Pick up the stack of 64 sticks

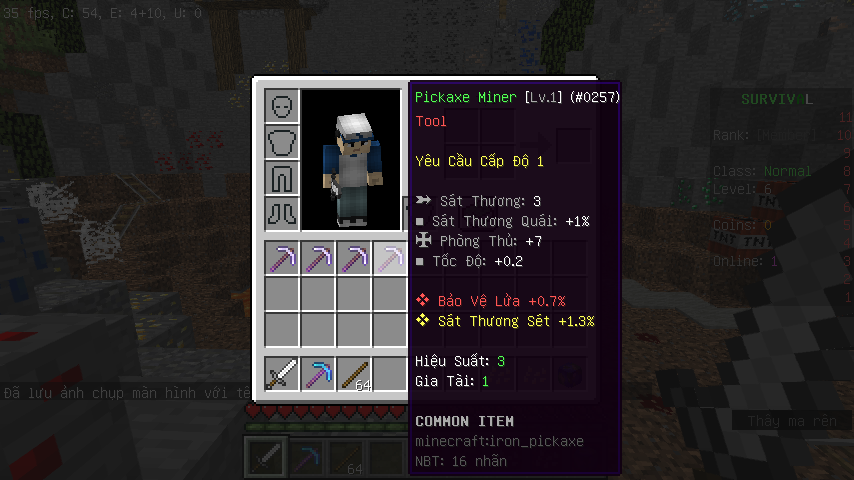pos(354,375)
